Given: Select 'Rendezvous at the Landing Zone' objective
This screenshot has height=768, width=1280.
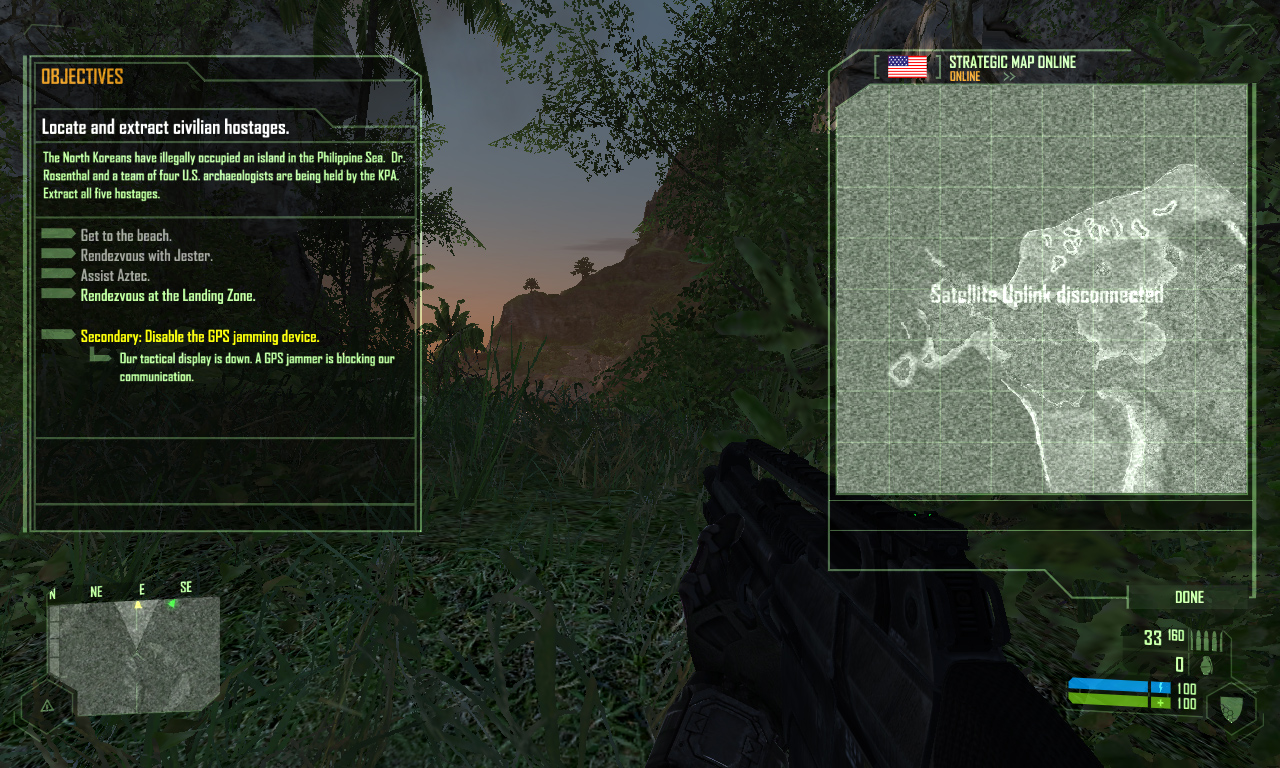Looking at the screenshot, I should tap(168, 295).
